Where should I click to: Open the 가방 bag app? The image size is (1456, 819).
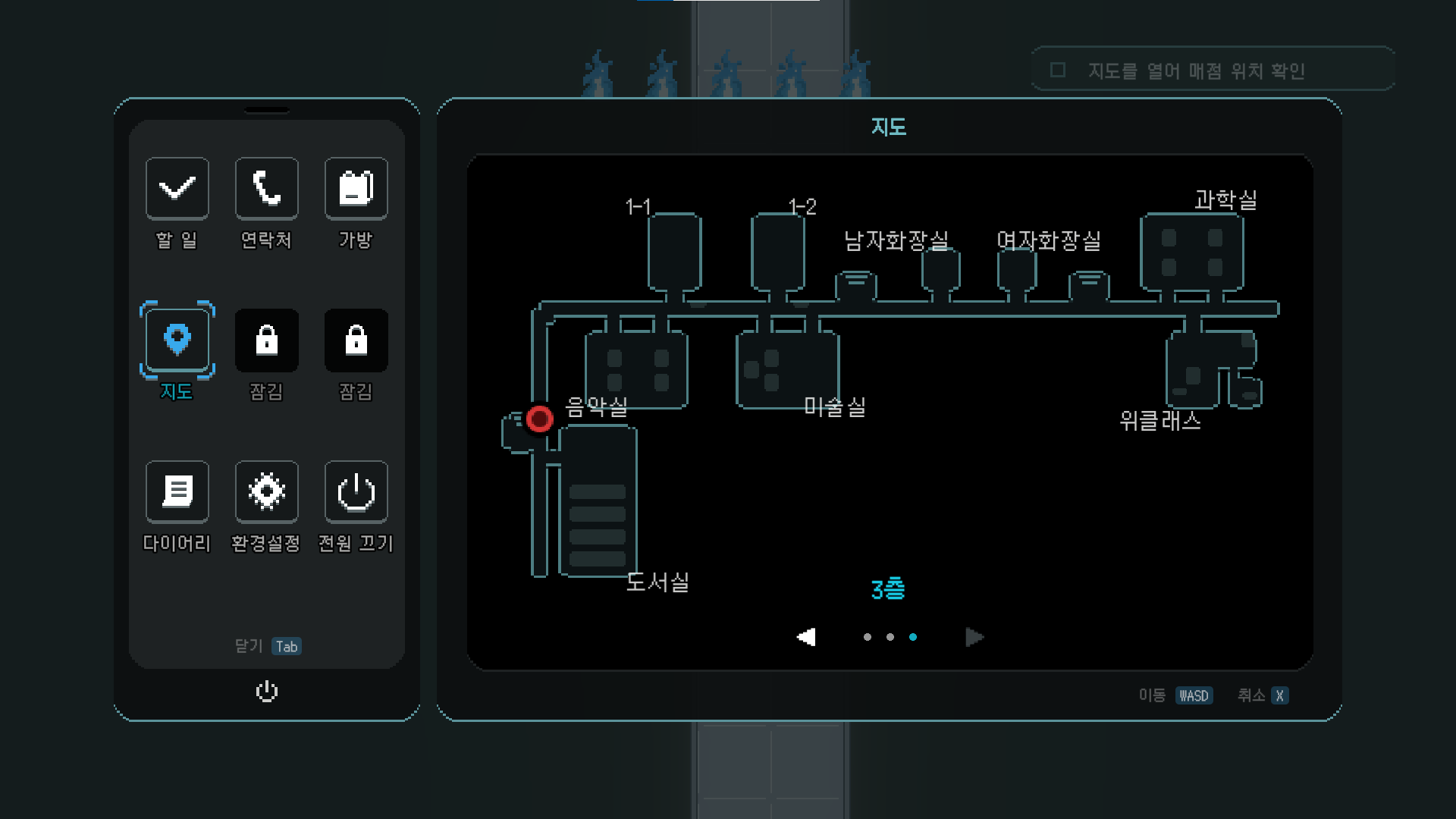[356, 189]
